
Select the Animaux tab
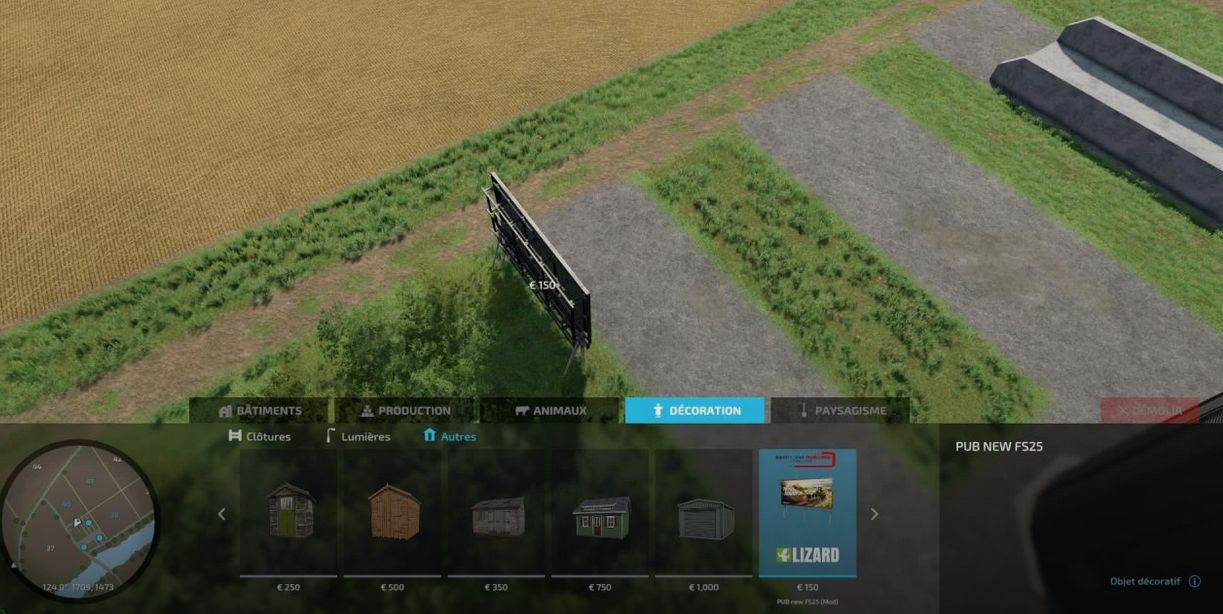click(550, 411)
